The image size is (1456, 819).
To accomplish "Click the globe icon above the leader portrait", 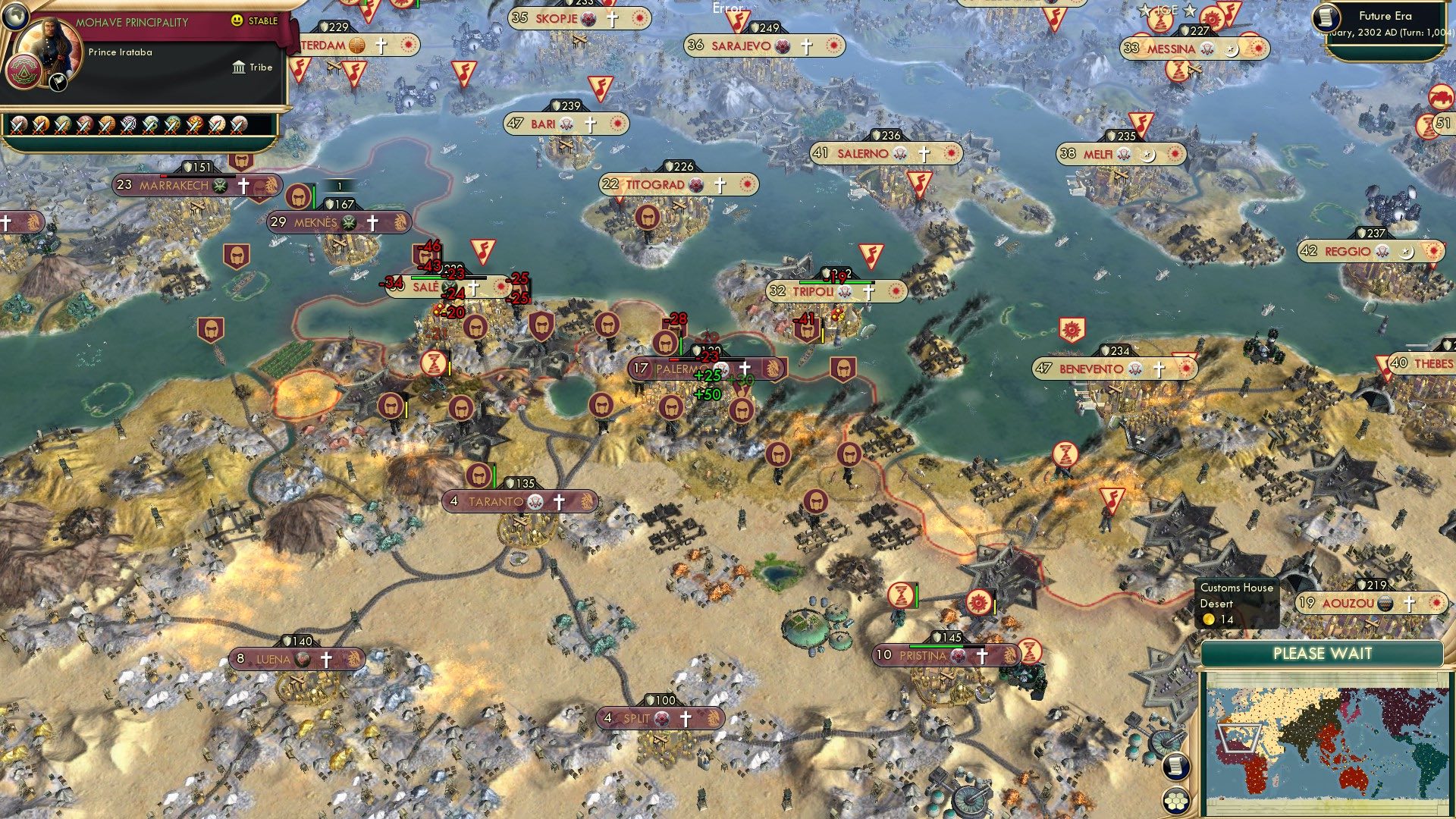I will 15,16.
